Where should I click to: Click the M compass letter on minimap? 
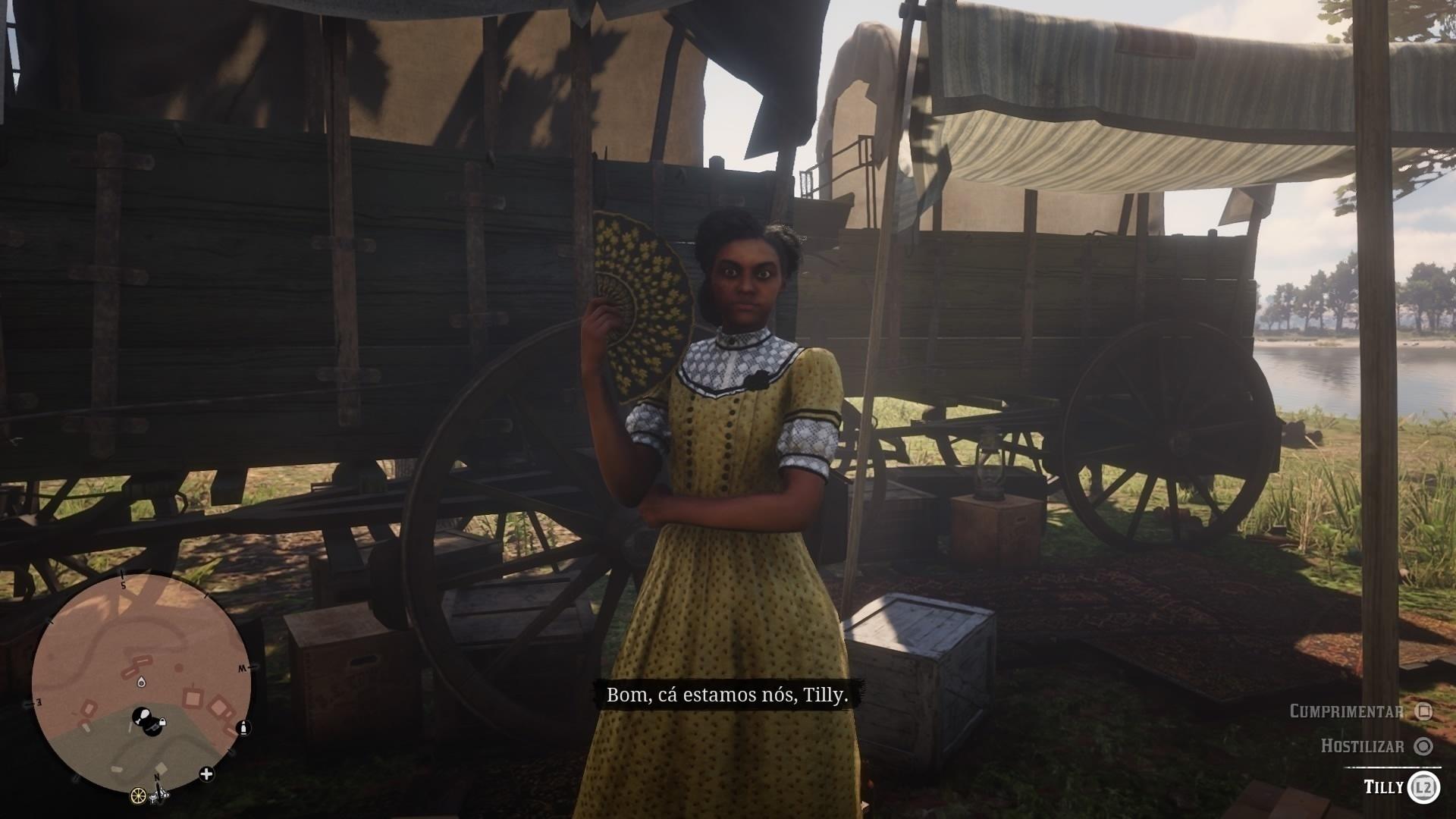[241, 668]
